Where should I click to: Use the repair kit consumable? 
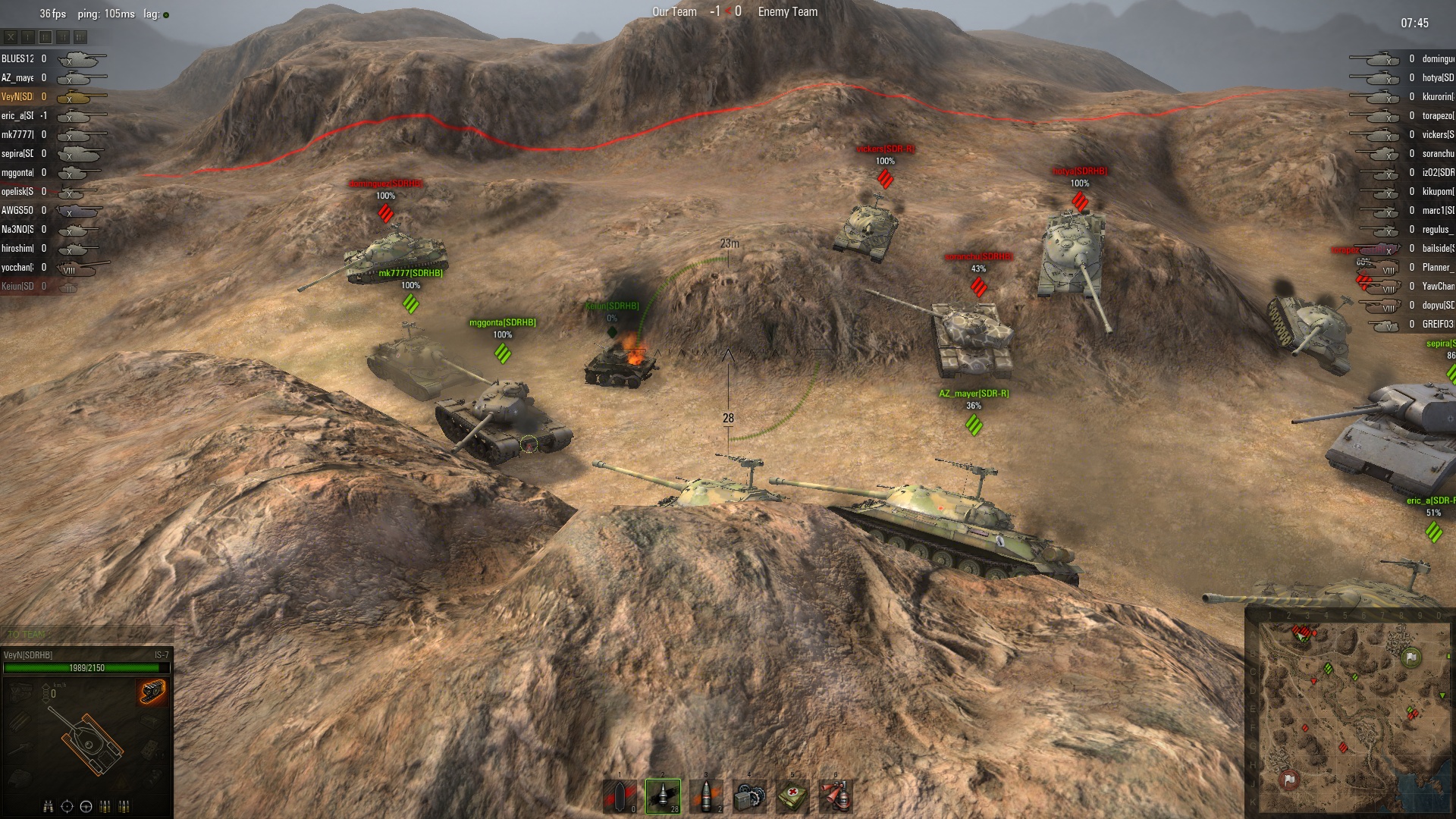pos(749,796)
